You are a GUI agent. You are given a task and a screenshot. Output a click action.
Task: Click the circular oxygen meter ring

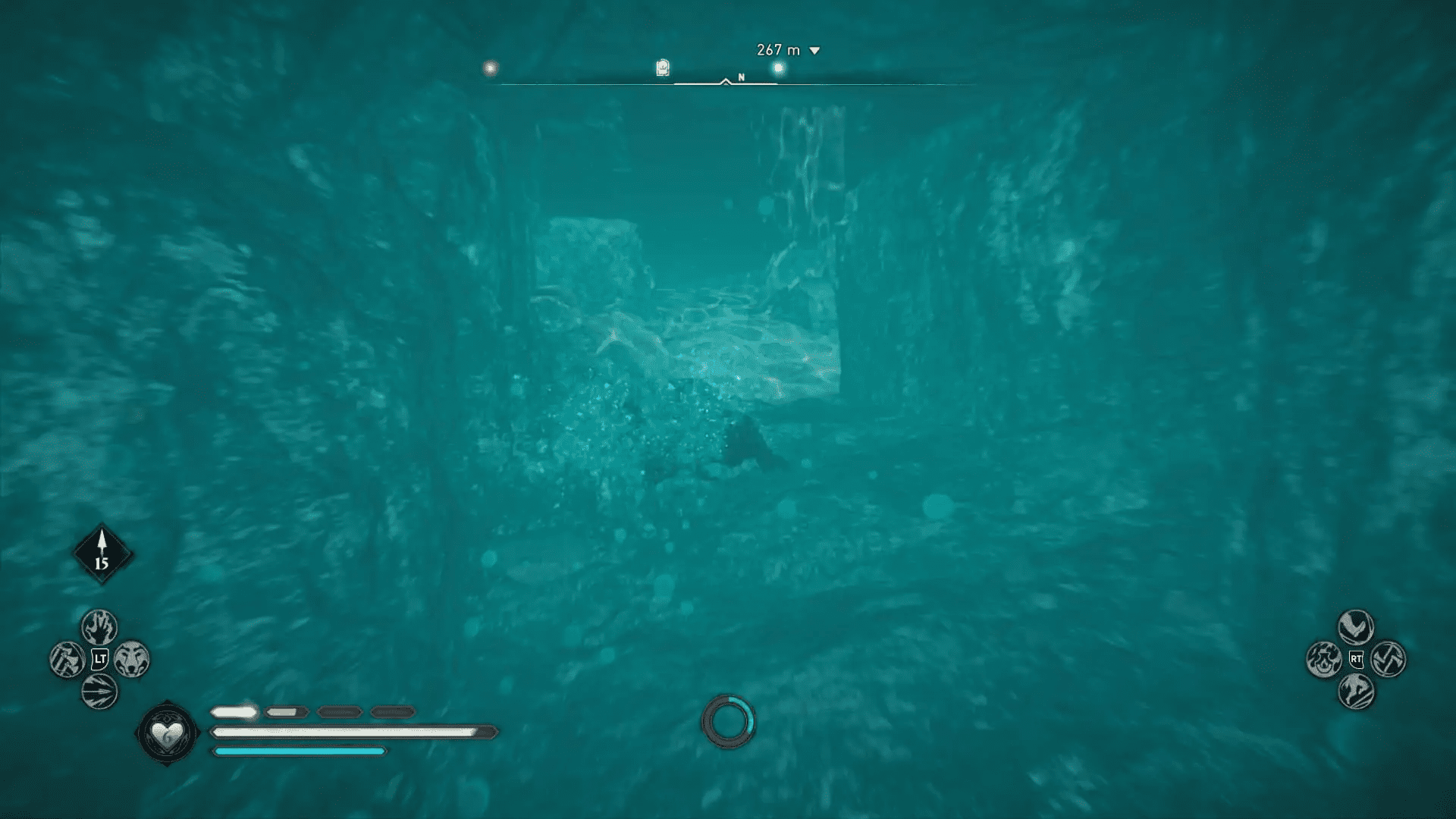728,721
